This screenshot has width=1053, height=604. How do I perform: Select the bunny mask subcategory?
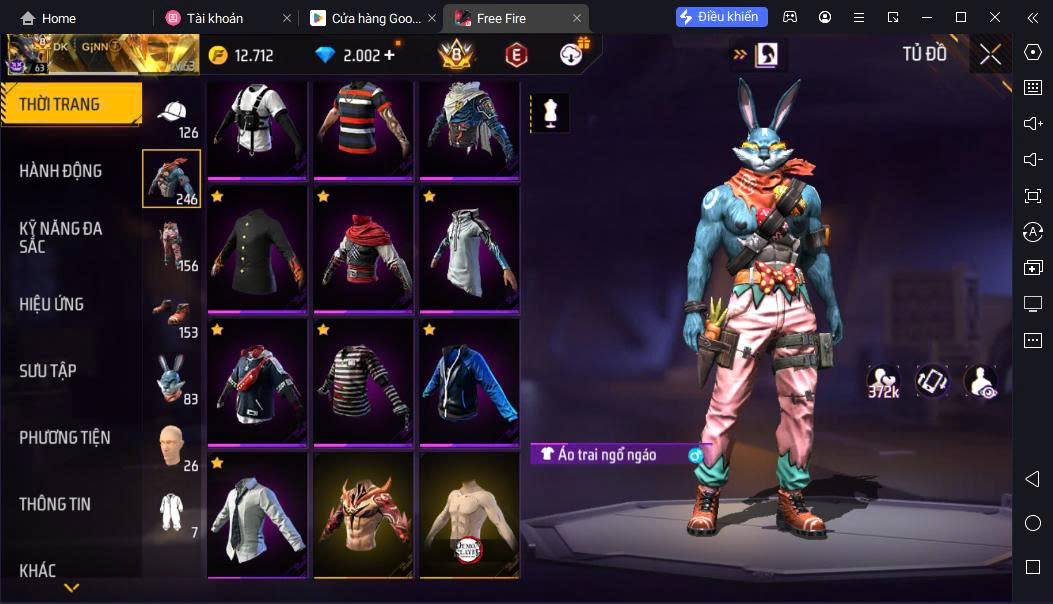(x=172, y=380)
